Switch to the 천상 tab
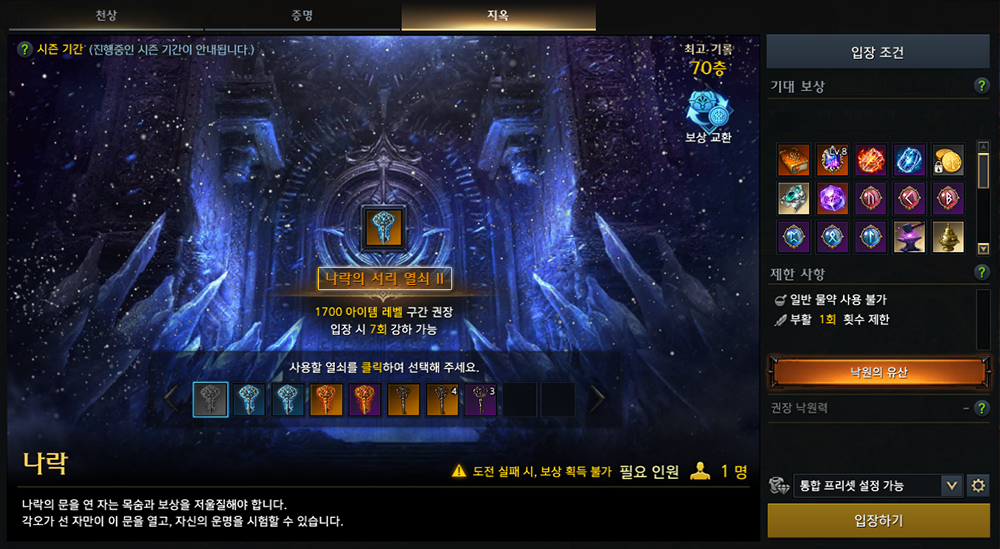1000x549 pixels. coord(105,16)
